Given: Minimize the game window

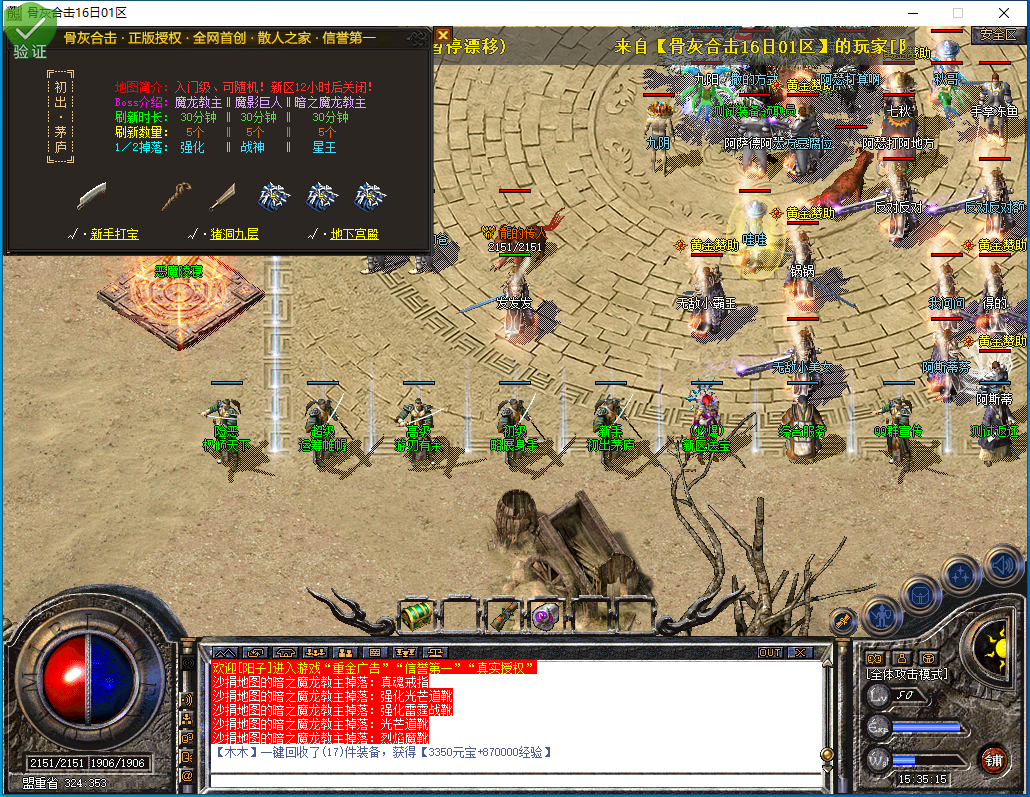Looking at the screenshot, I should (x=911, y=13).
